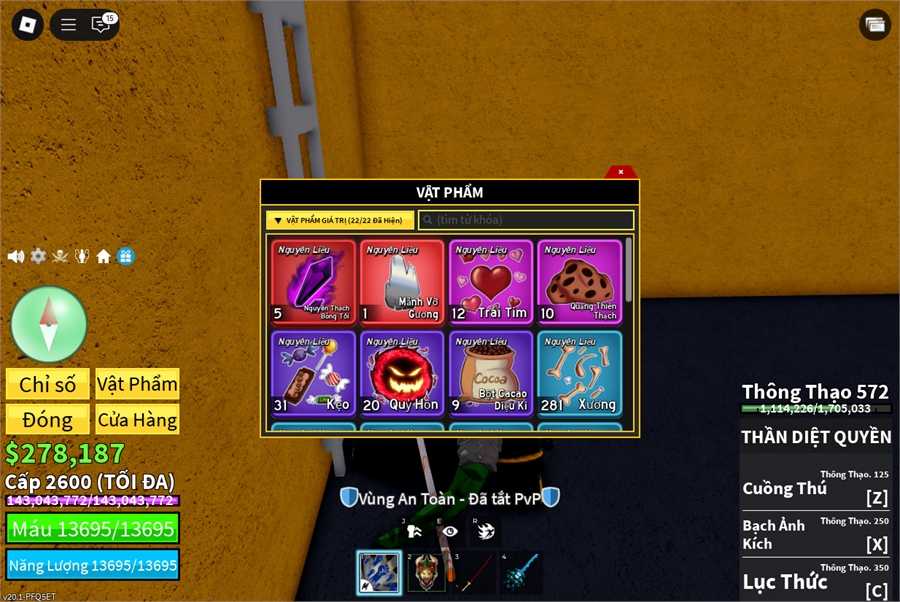Open the Vật Phẩm Giá Trị filter dropdown
The width and height of the screenshot is (900, 602).
coord(340,220)
